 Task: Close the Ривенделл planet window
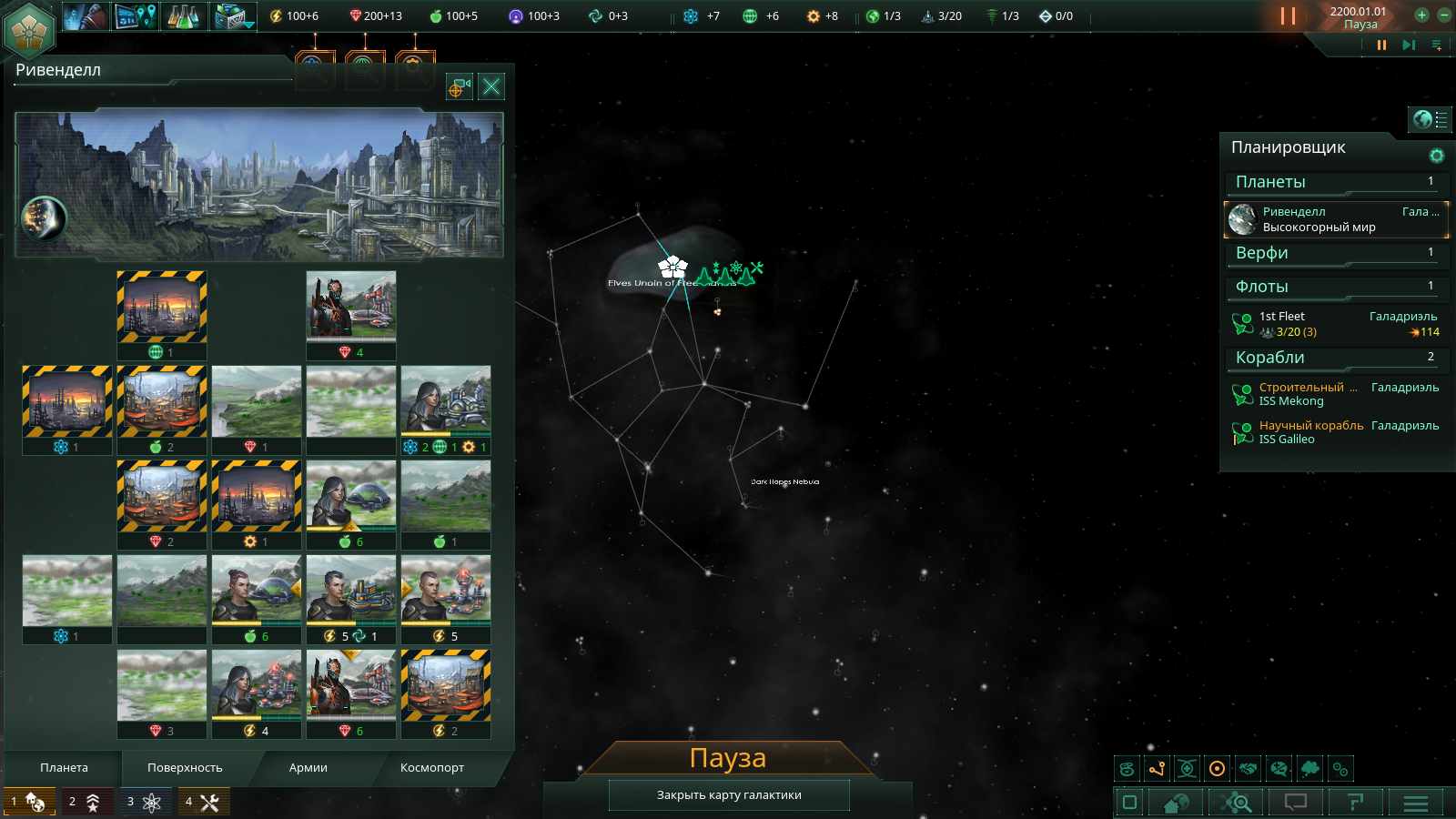(x=491, y=86)
